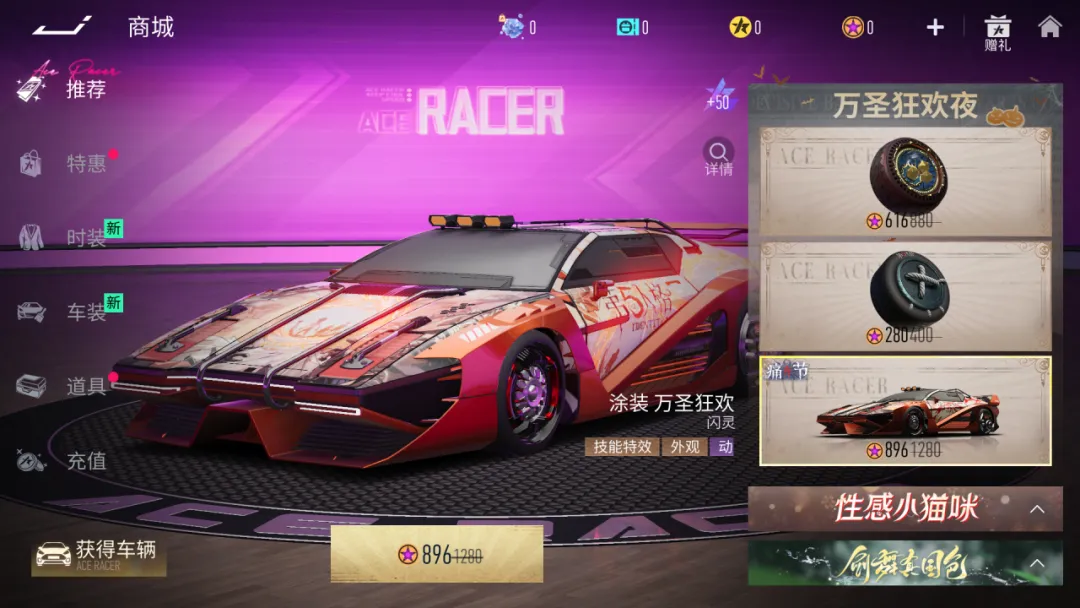
Task: Click the 获得车辆 get vehicle button
Action: coord(98,554)
